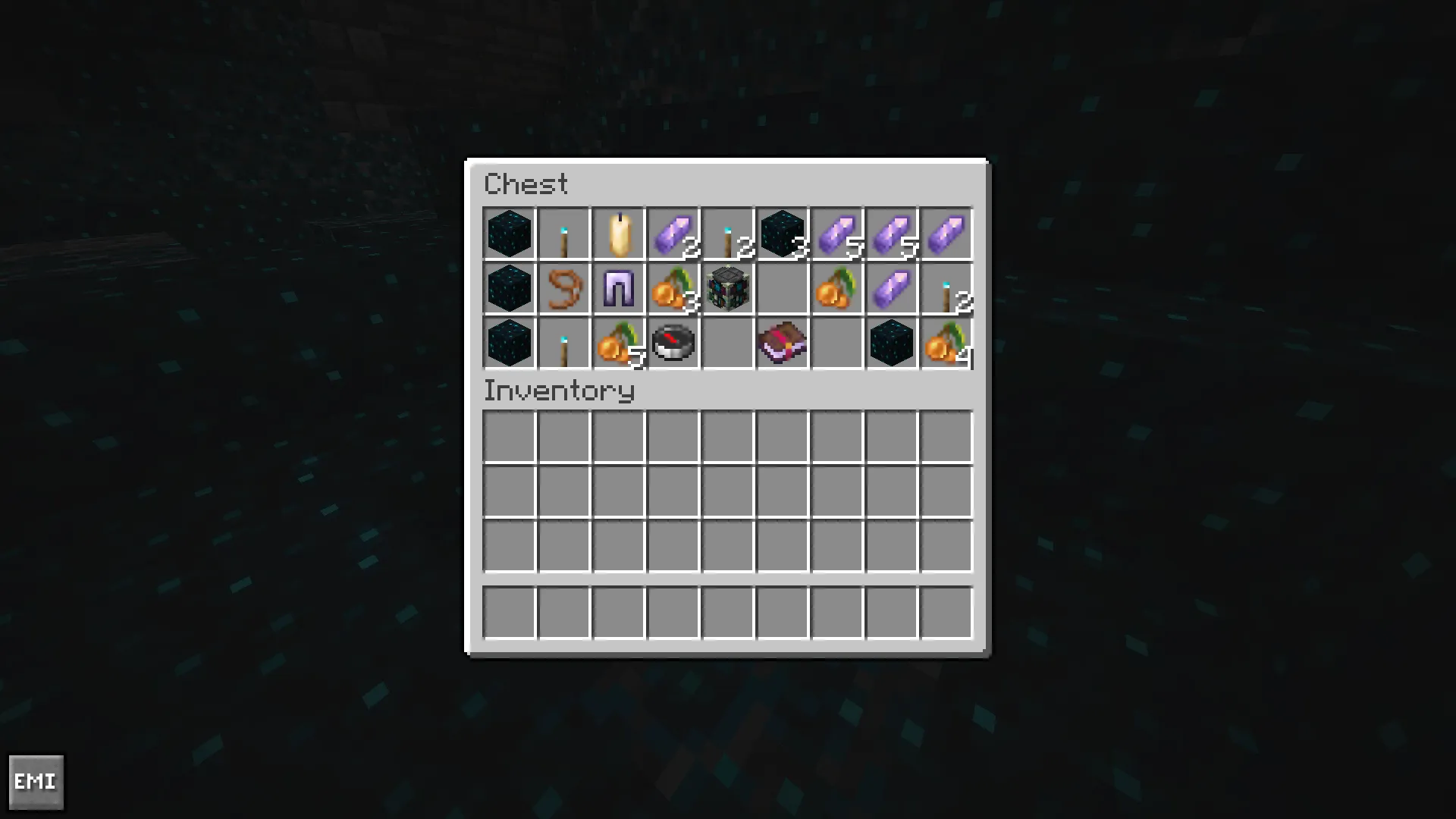Pick up the lead from the chest
This screenshot has height=819, width=1456.
pyautogui.click(x=564, y=289)
